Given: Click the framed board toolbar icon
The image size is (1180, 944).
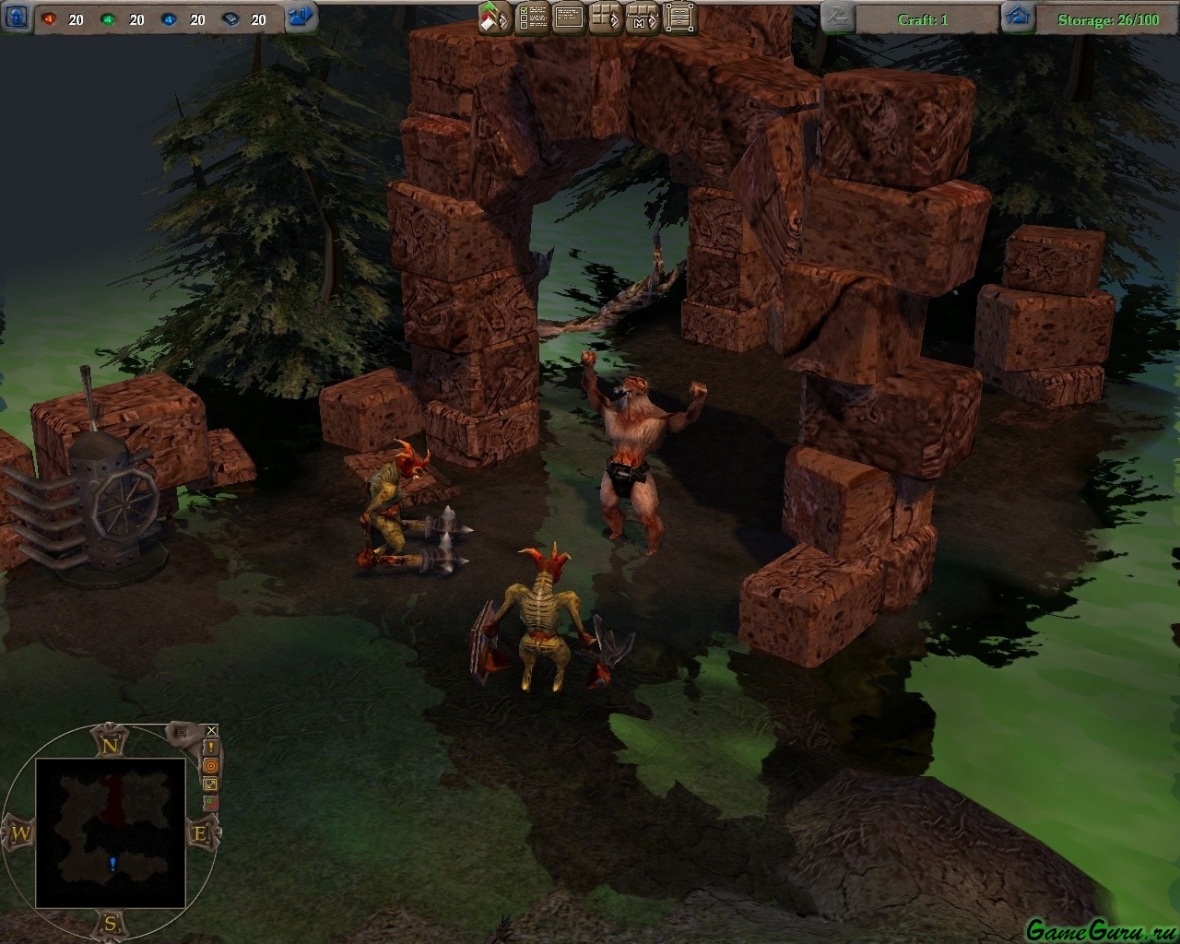Looking at the screenshot, I should 568,17.
